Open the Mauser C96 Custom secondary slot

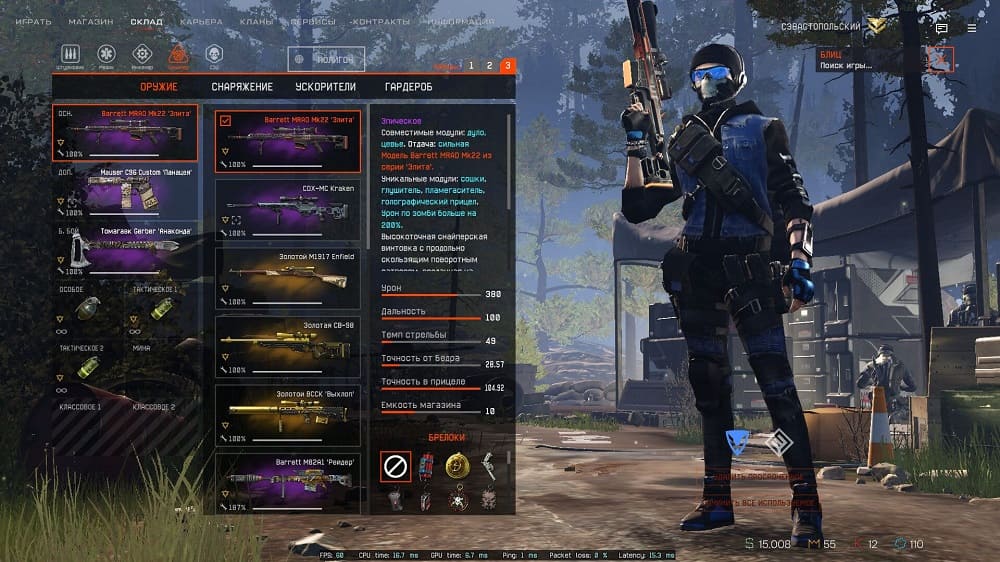125,190
